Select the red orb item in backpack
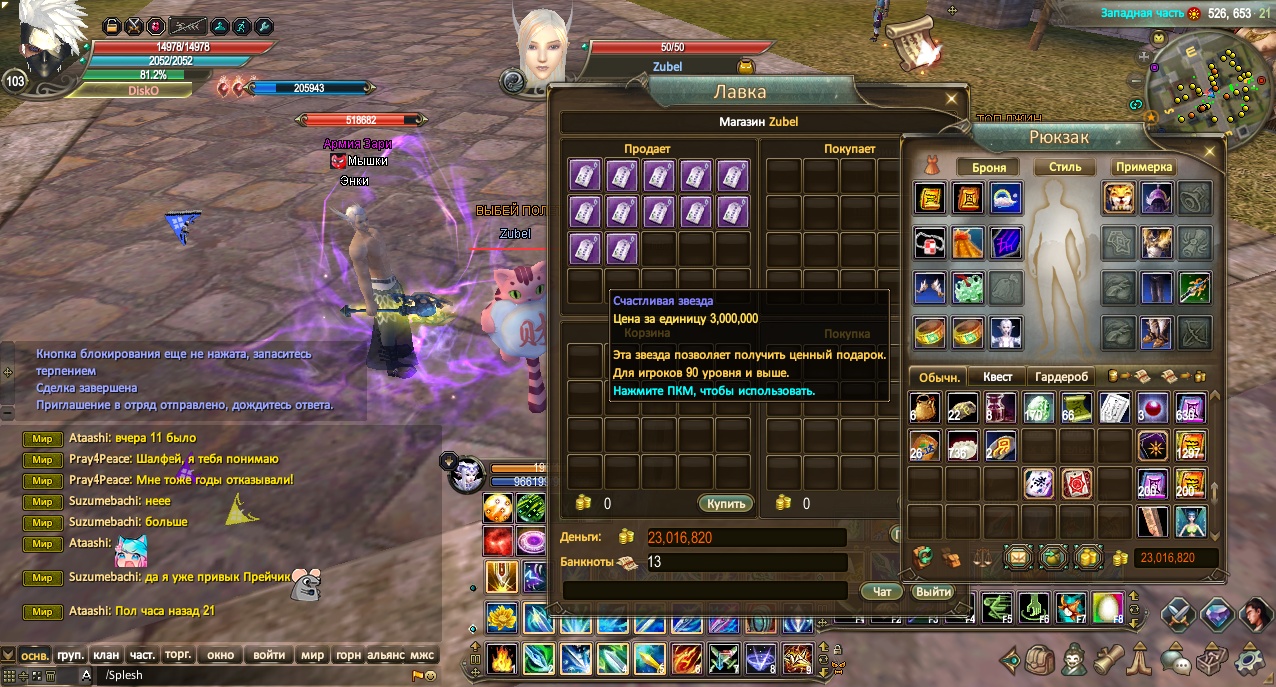 point(1153,408)
